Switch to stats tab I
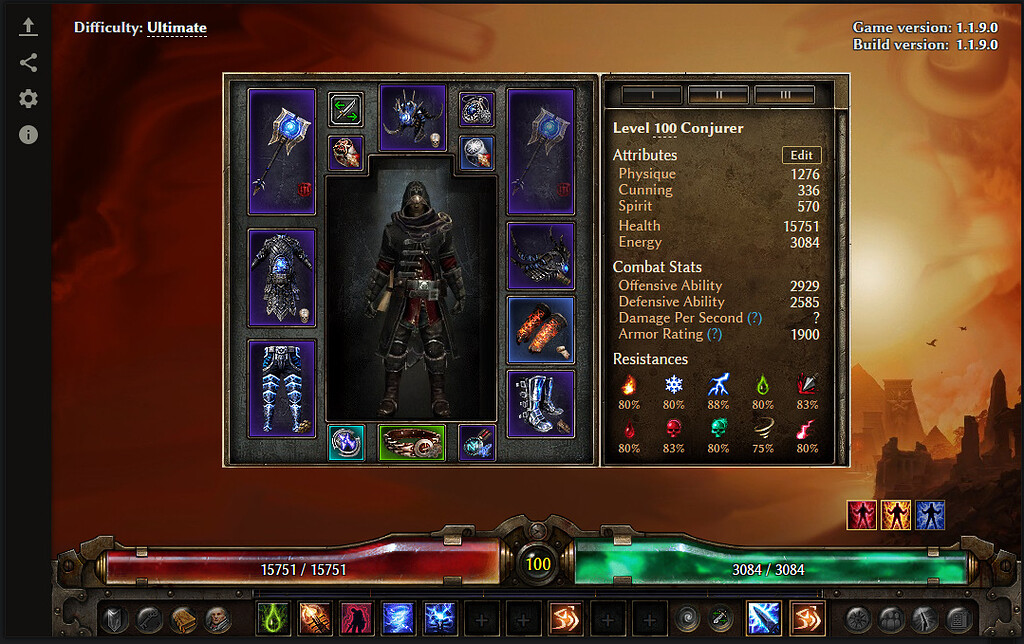1024x644 pixels. pos(651,94)
